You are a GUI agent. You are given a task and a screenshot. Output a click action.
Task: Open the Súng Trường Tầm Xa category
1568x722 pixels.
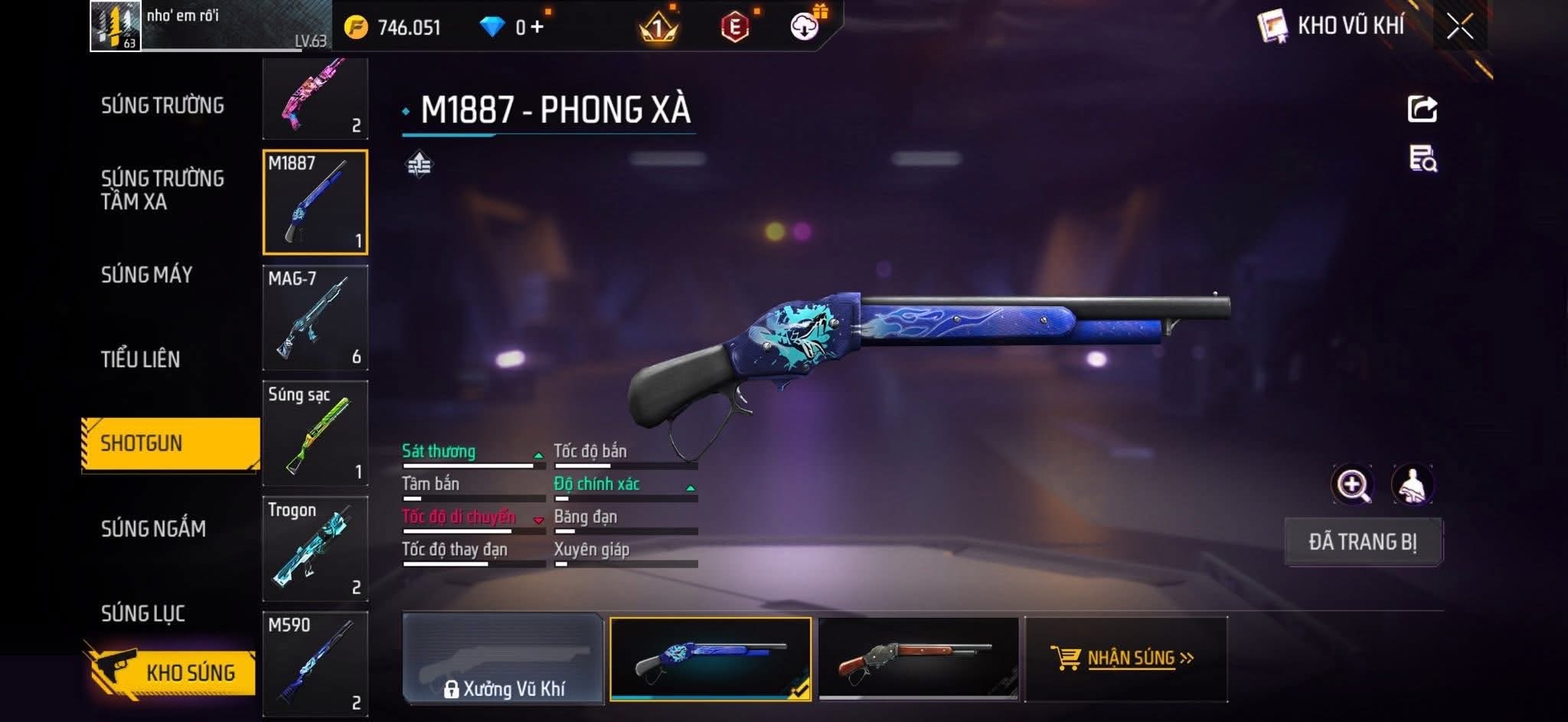tap(162, 190)
